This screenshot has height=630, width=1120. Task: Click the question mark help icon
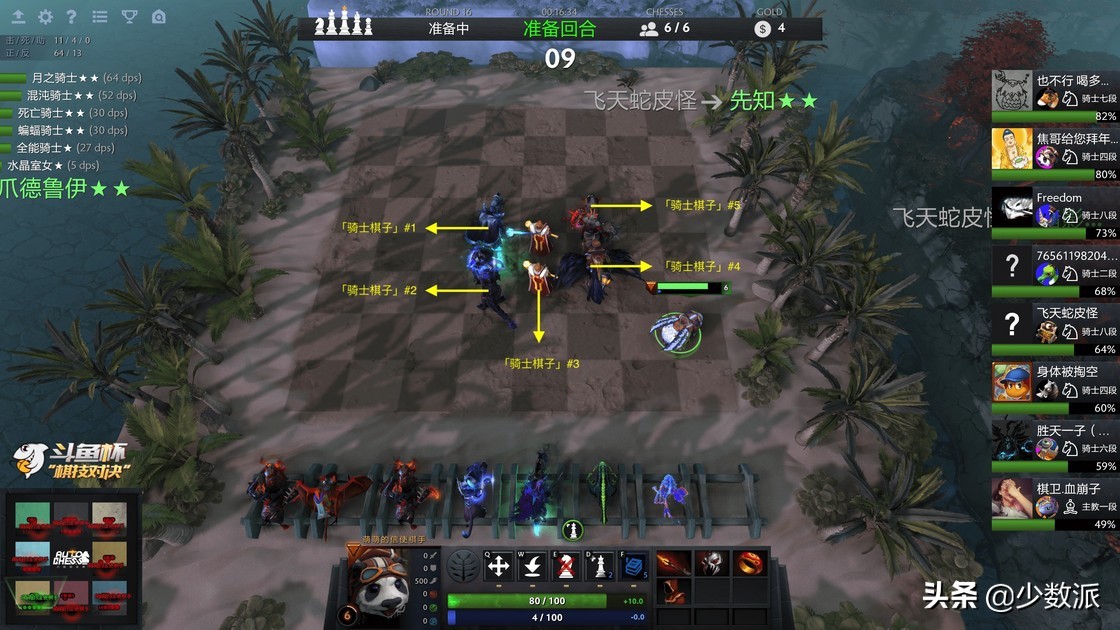coord(71,17)
